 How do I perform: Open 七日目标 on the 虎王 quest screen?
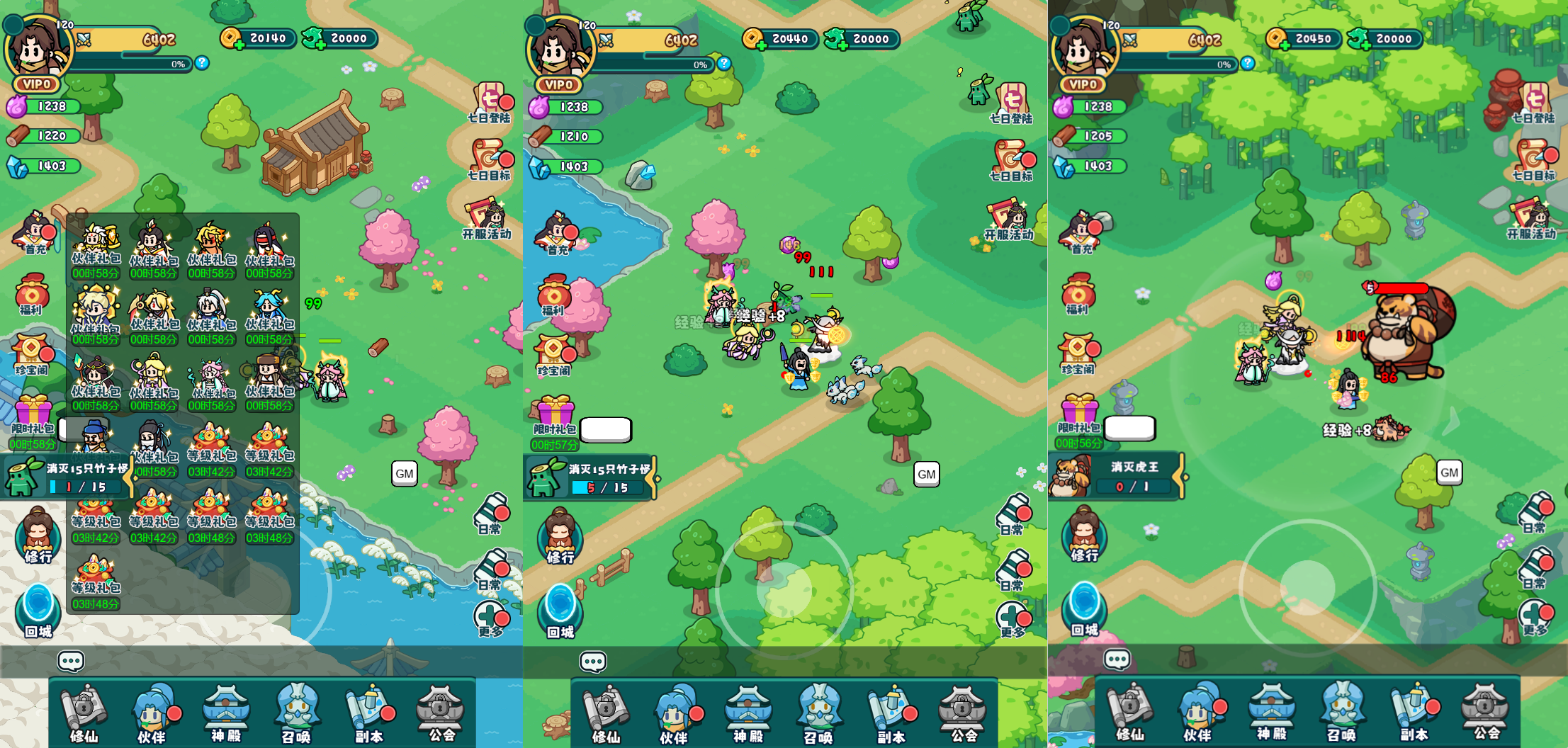1533,160
